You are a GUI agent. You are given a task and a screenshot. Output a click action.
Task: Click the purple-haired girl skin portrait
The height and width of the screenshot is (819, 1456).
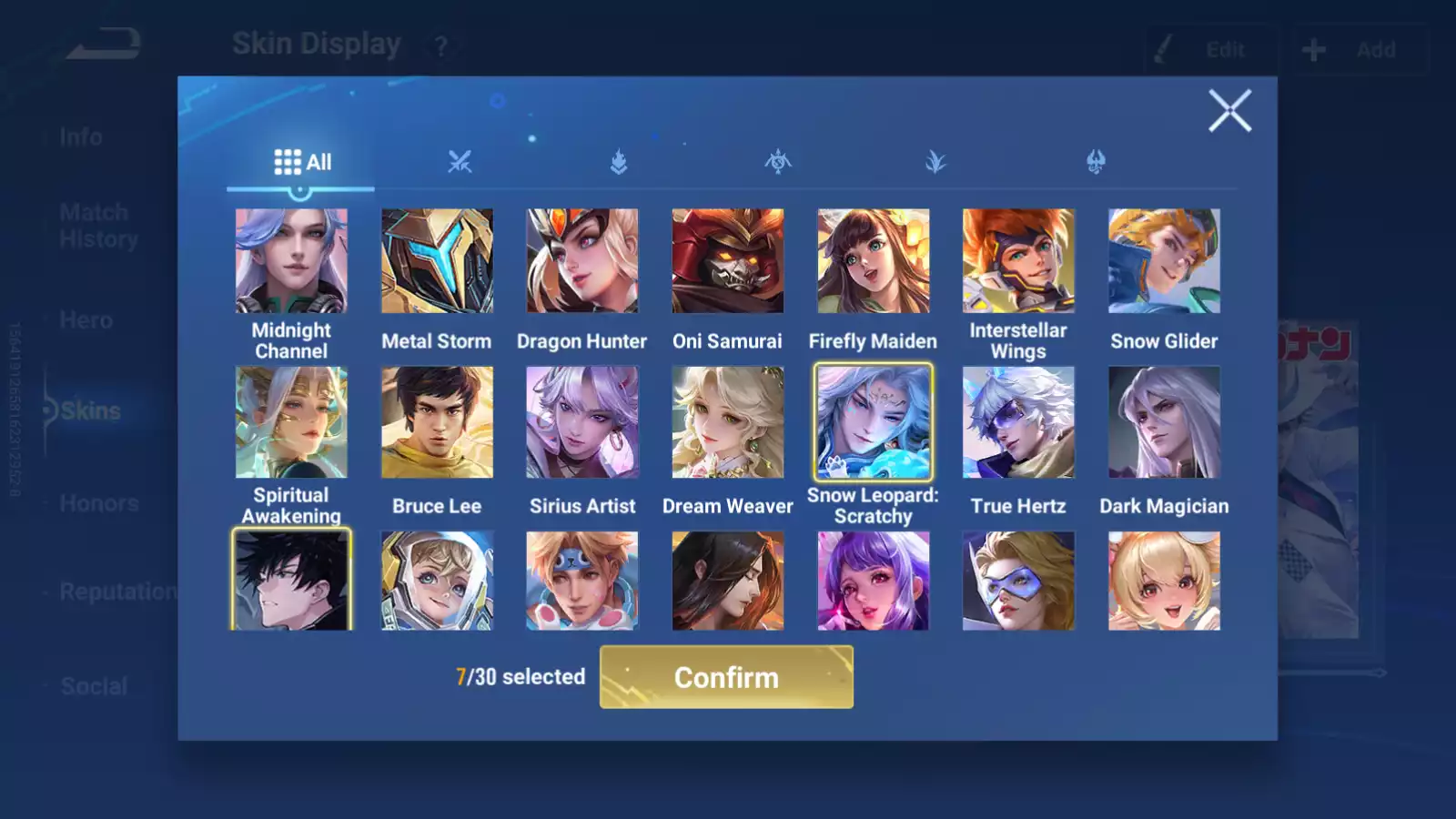[x=873, y=581]
